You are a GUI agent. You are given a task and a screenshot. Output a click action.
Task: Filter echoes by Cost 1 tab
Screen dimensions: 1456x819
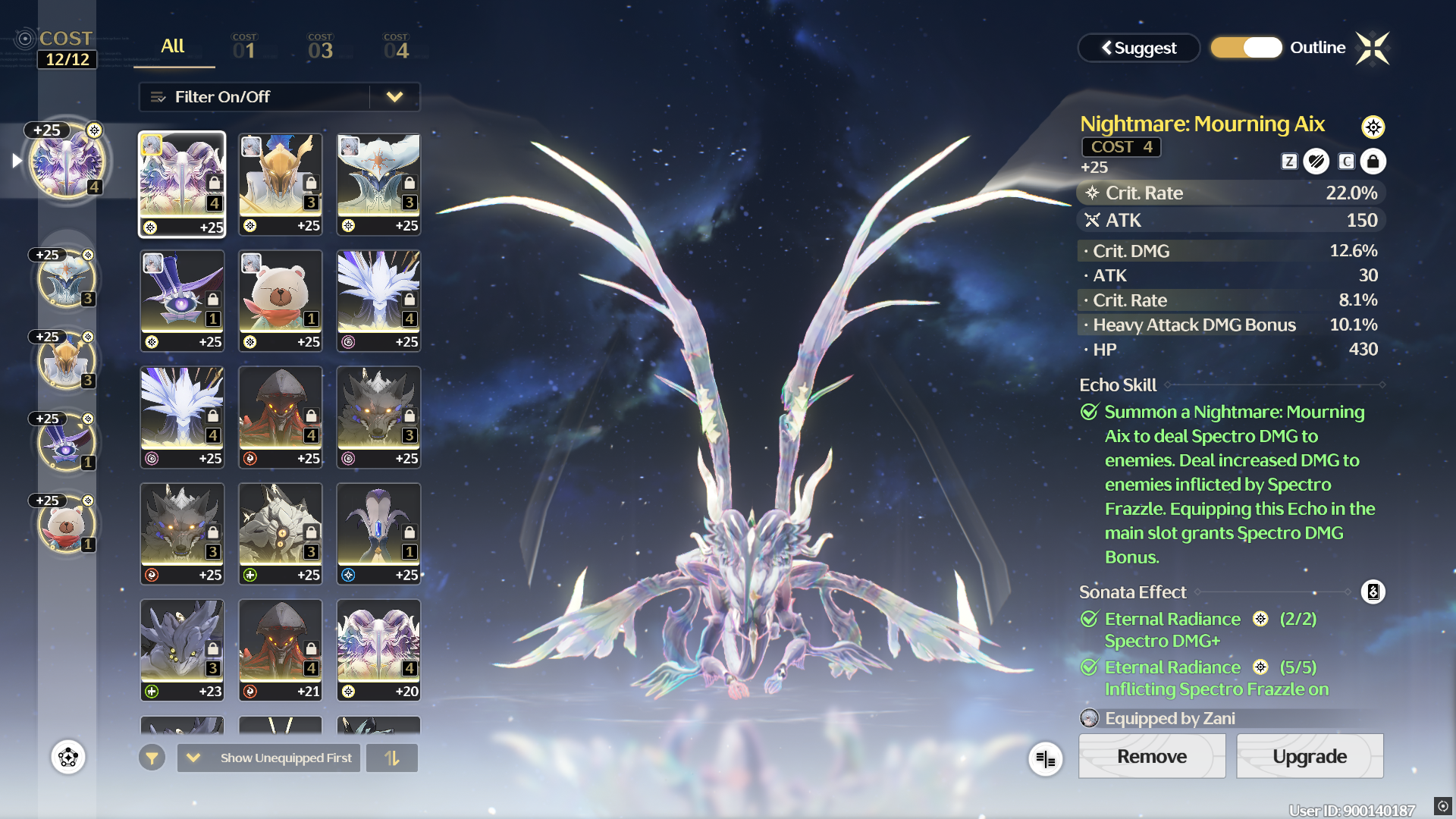coord(244,47)
